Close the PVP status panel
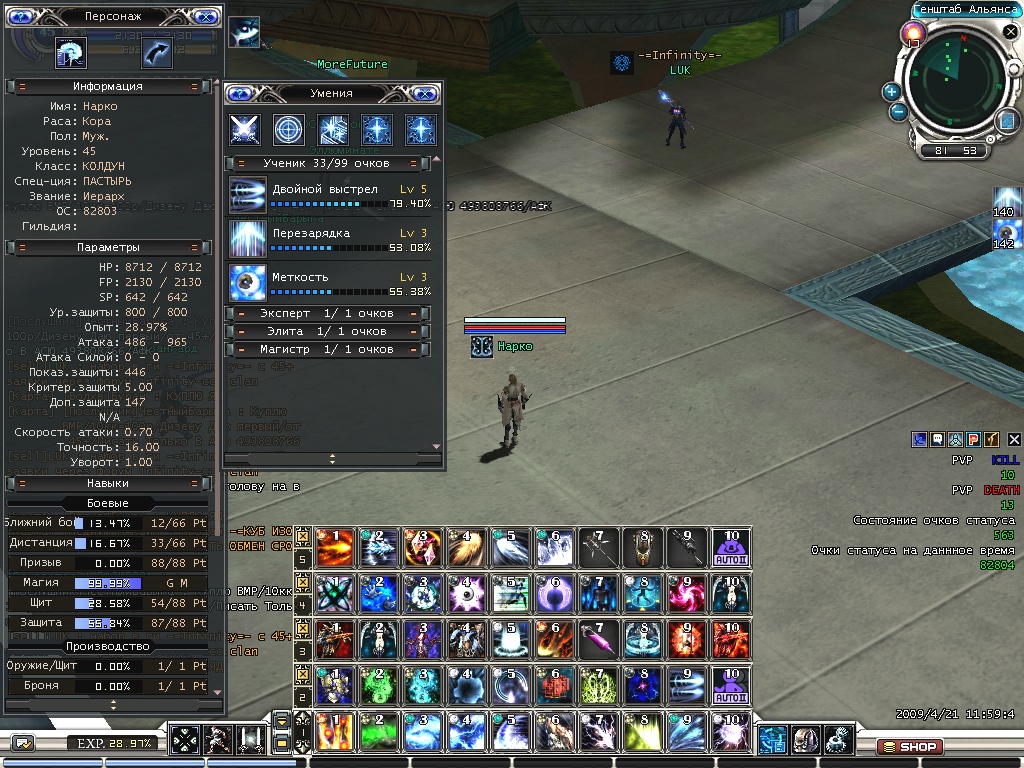This screenshot has height=768, width=1024. (1014, 439)
